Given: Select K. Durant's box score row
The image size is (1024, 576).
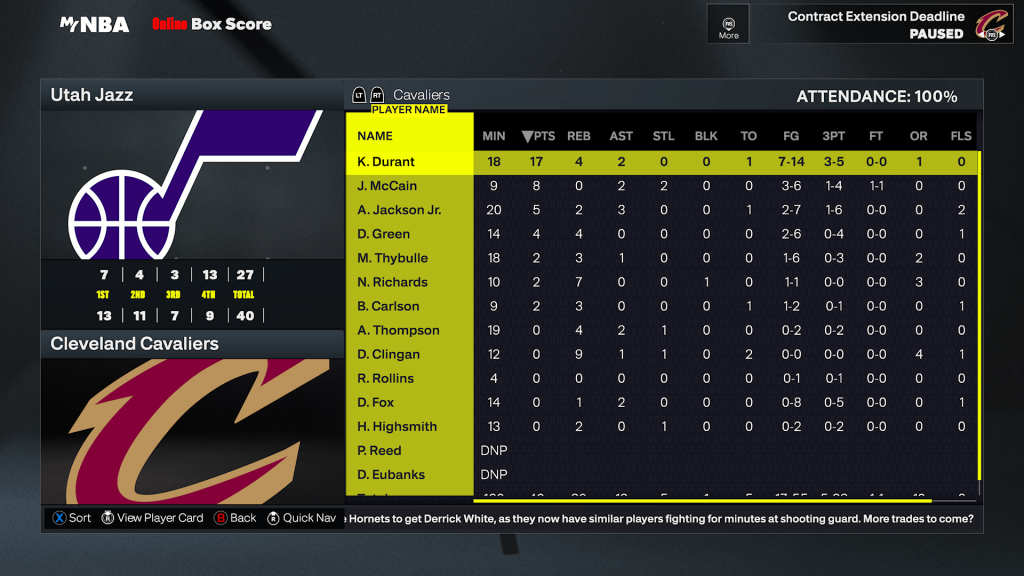Looking at the screenshot, I should pyautogui.click(x=386, y=162).
